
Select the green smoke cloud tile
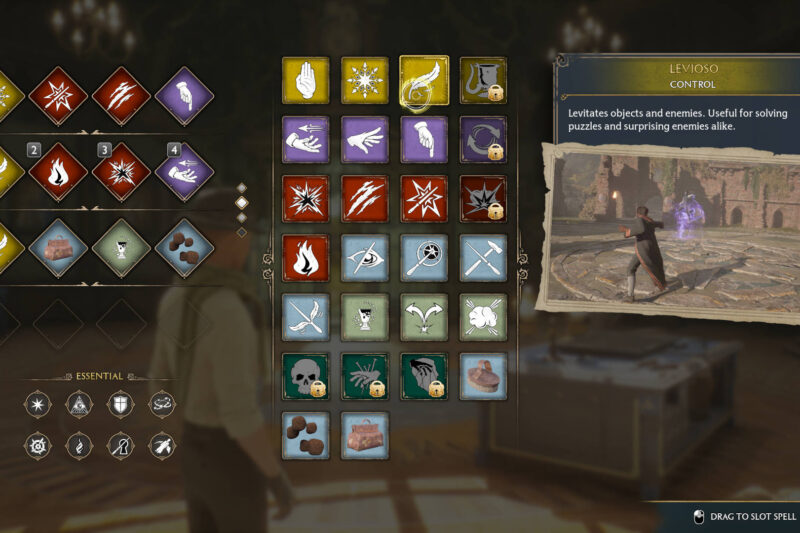click(x=483, y=317)
